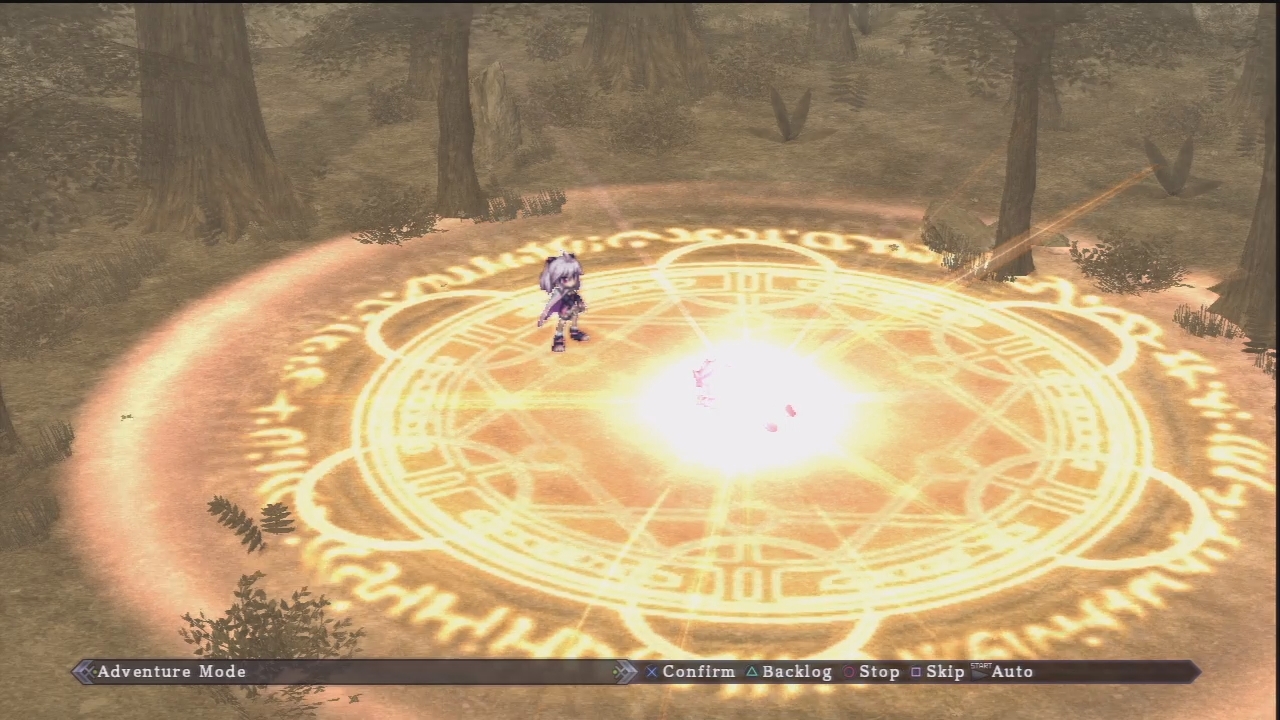Select the Adventure Mode label
This screenshot has width=1280, height=720.
(x=171, y=671)
